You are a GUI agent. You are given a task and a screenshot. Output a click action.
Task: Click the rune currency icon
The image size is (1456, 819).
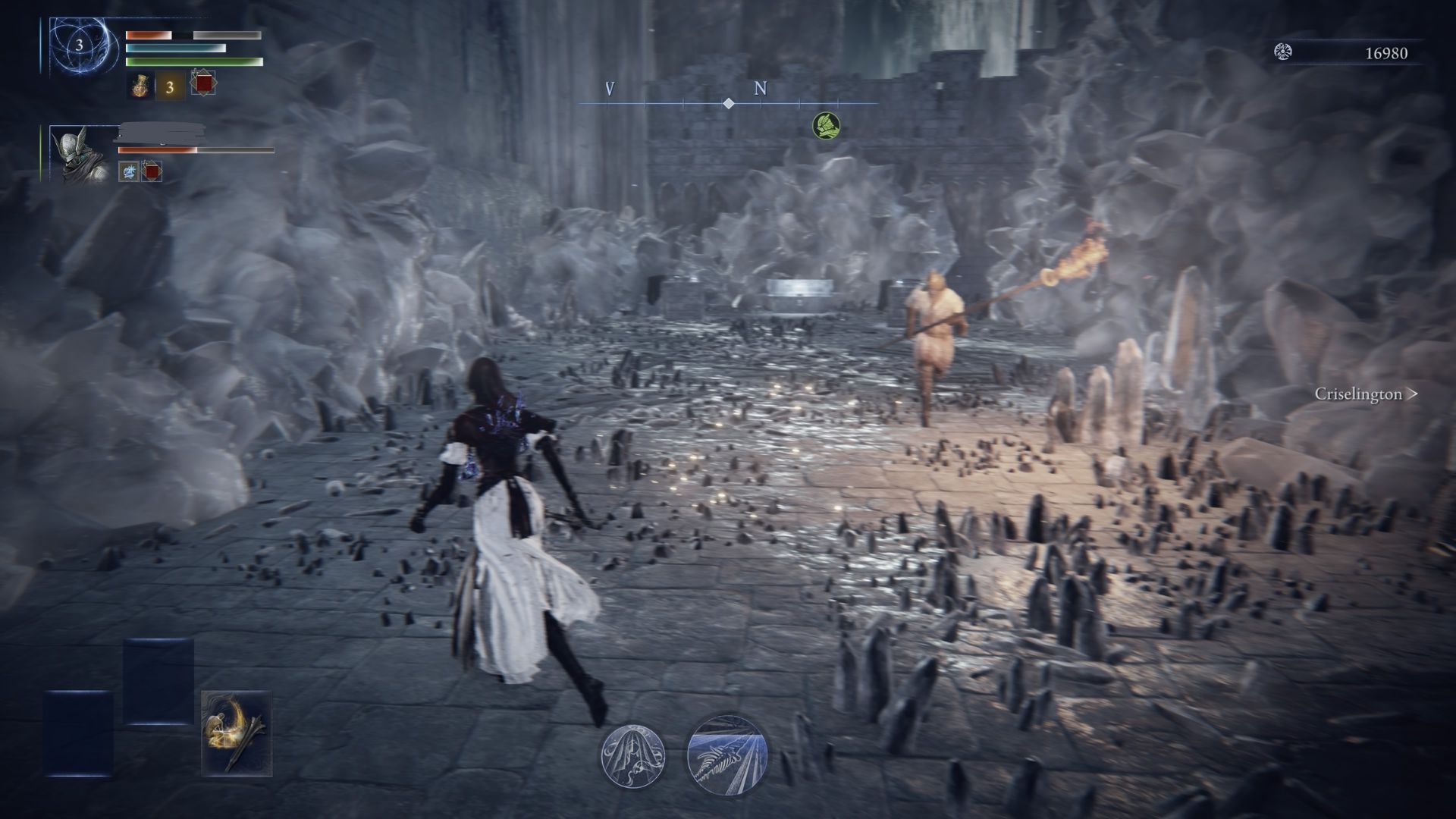click(x=1283, y=52)
